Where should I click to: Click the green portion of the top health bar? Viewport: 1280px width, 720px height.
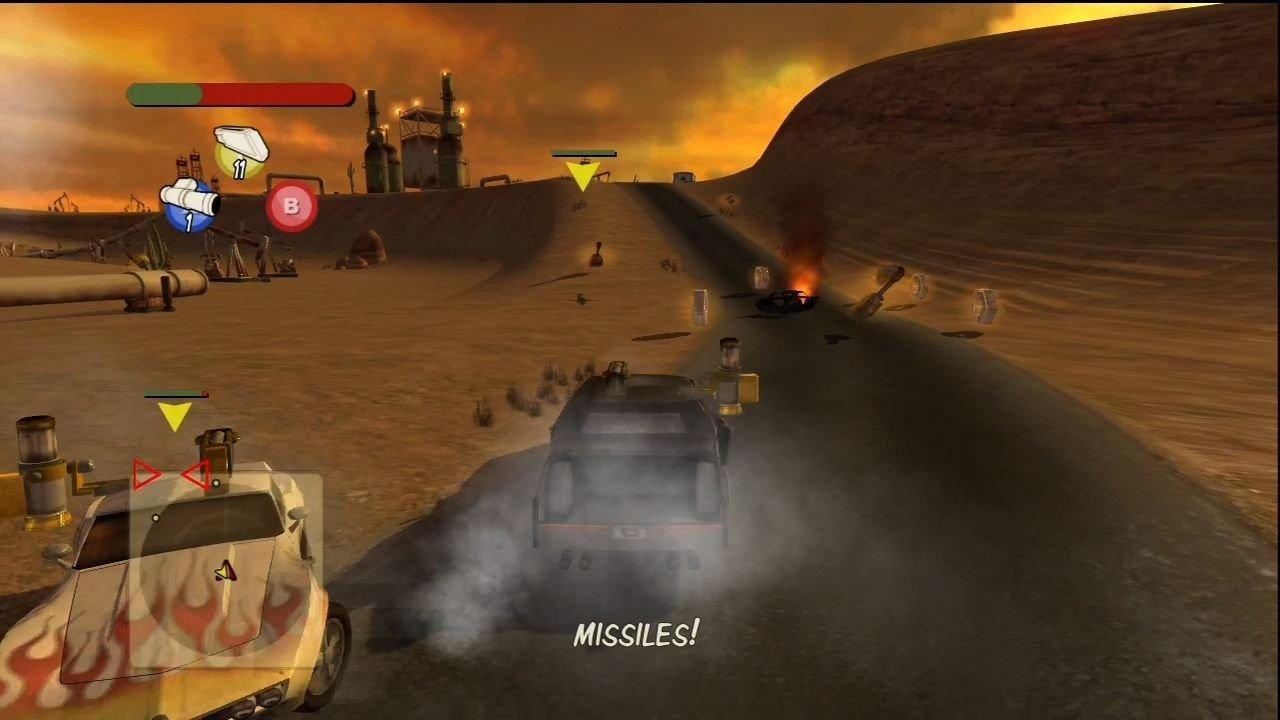point(165,95)
